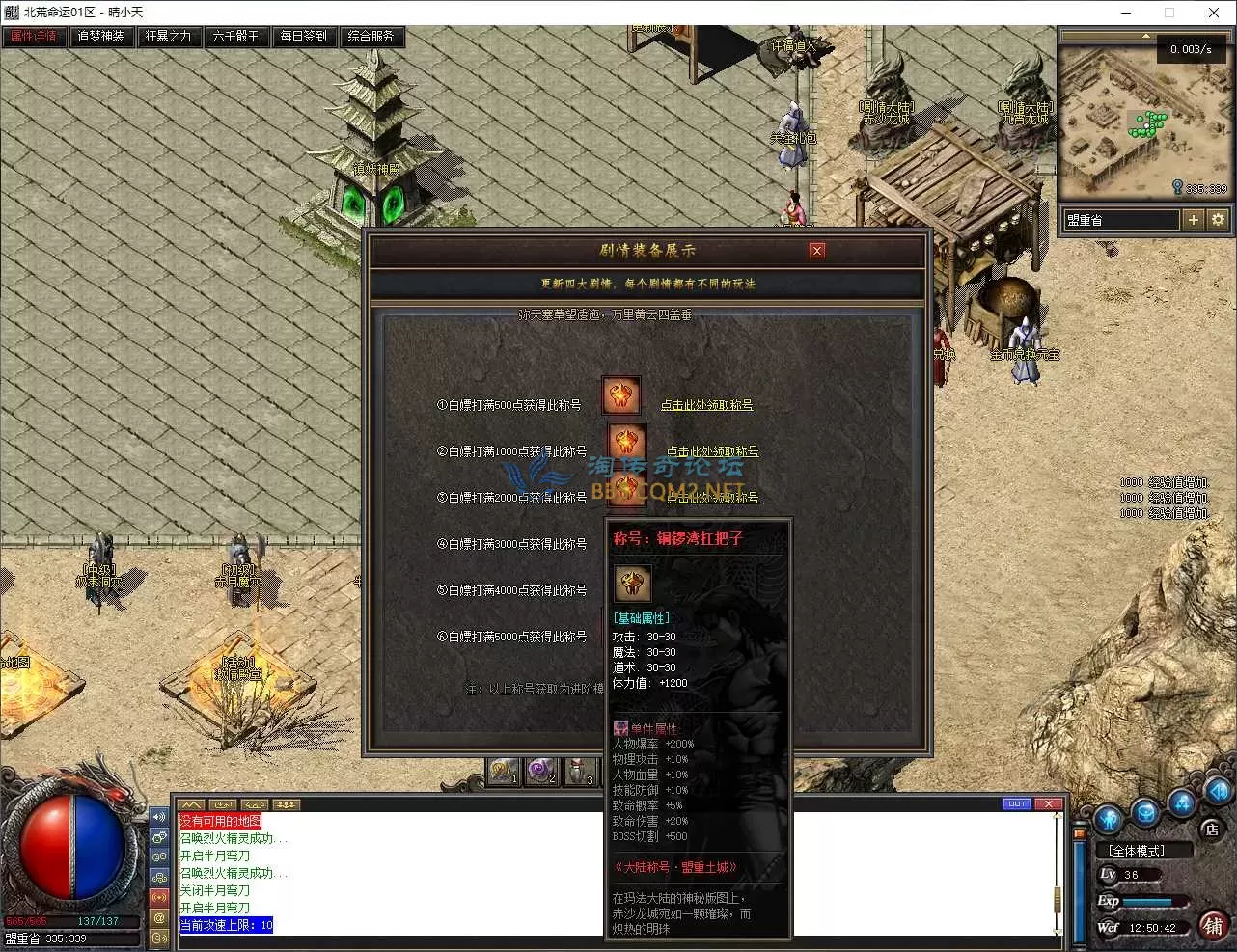Click the chat window's OUT button
The width and height of the screenshot is (1237, 952).
[x=1017, y=803]
